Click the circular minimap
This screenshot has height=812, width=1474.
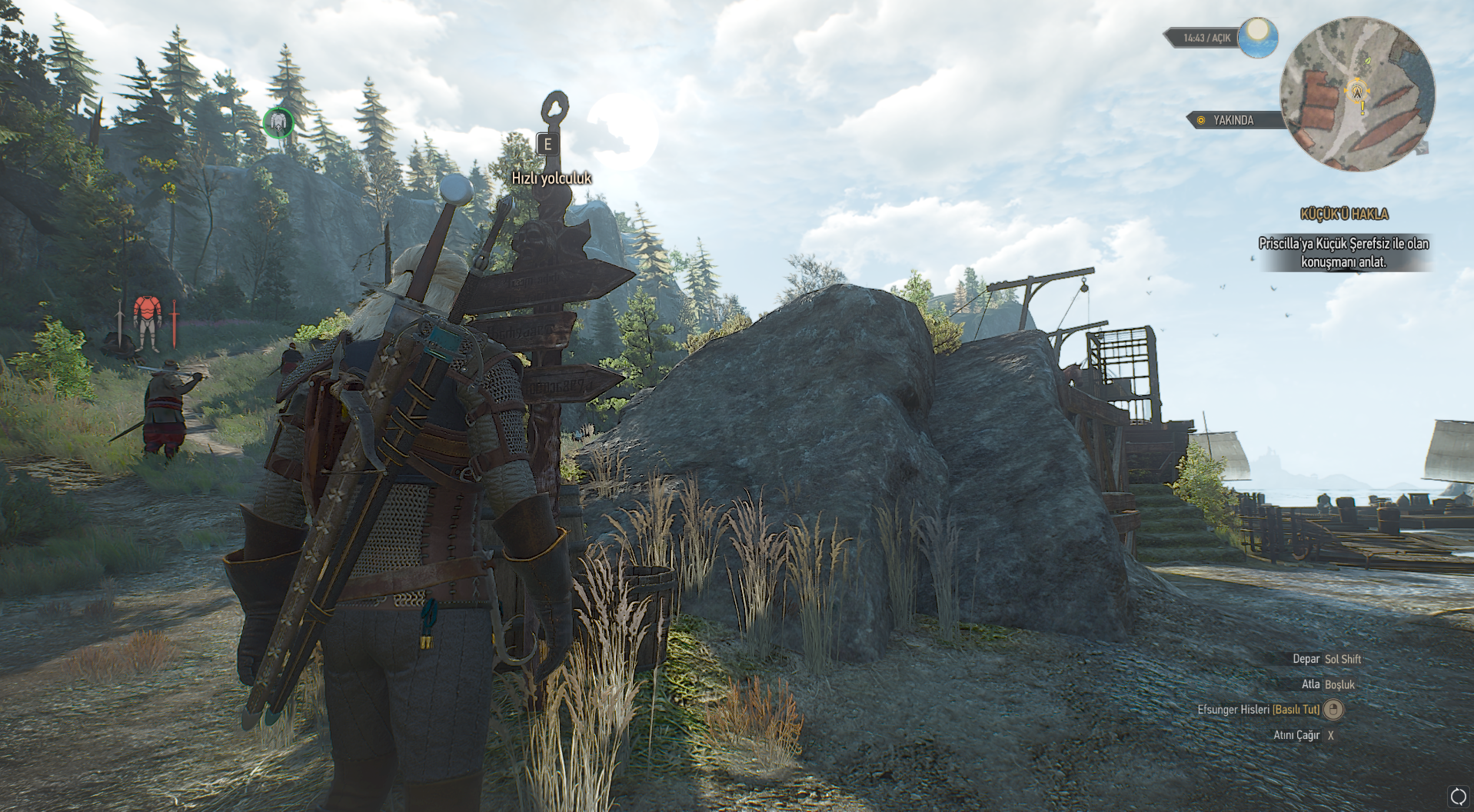click(1357, 94)
